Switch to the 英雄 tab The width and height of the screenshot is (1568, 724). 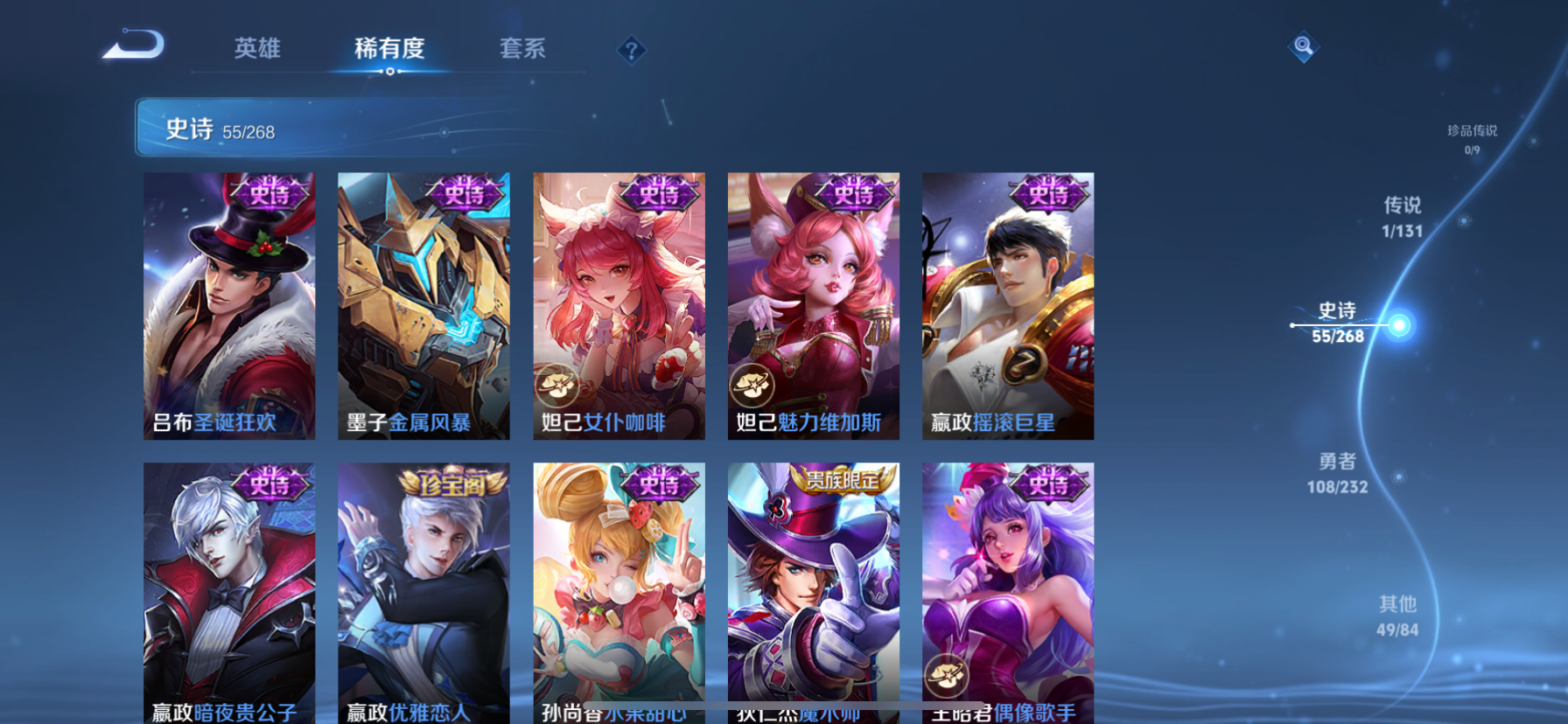point(255,50)
